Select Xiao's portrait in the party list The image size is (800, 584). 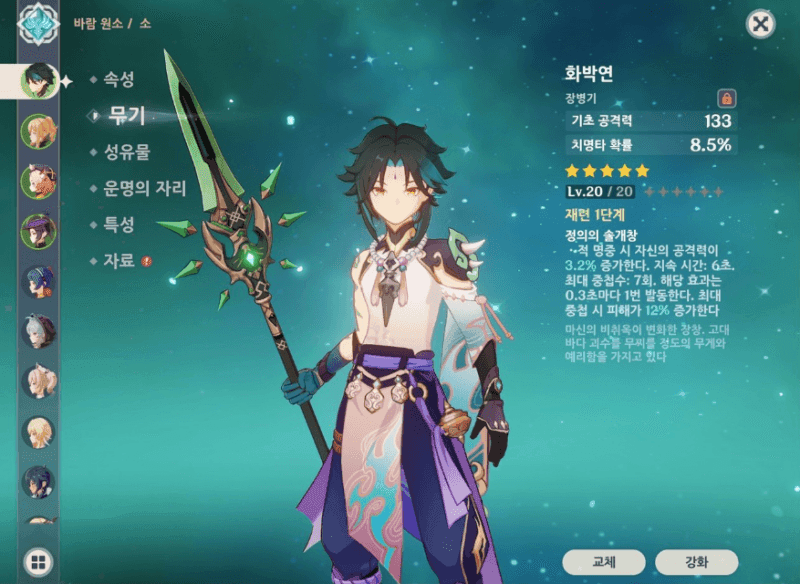click(x=38, y=81)
